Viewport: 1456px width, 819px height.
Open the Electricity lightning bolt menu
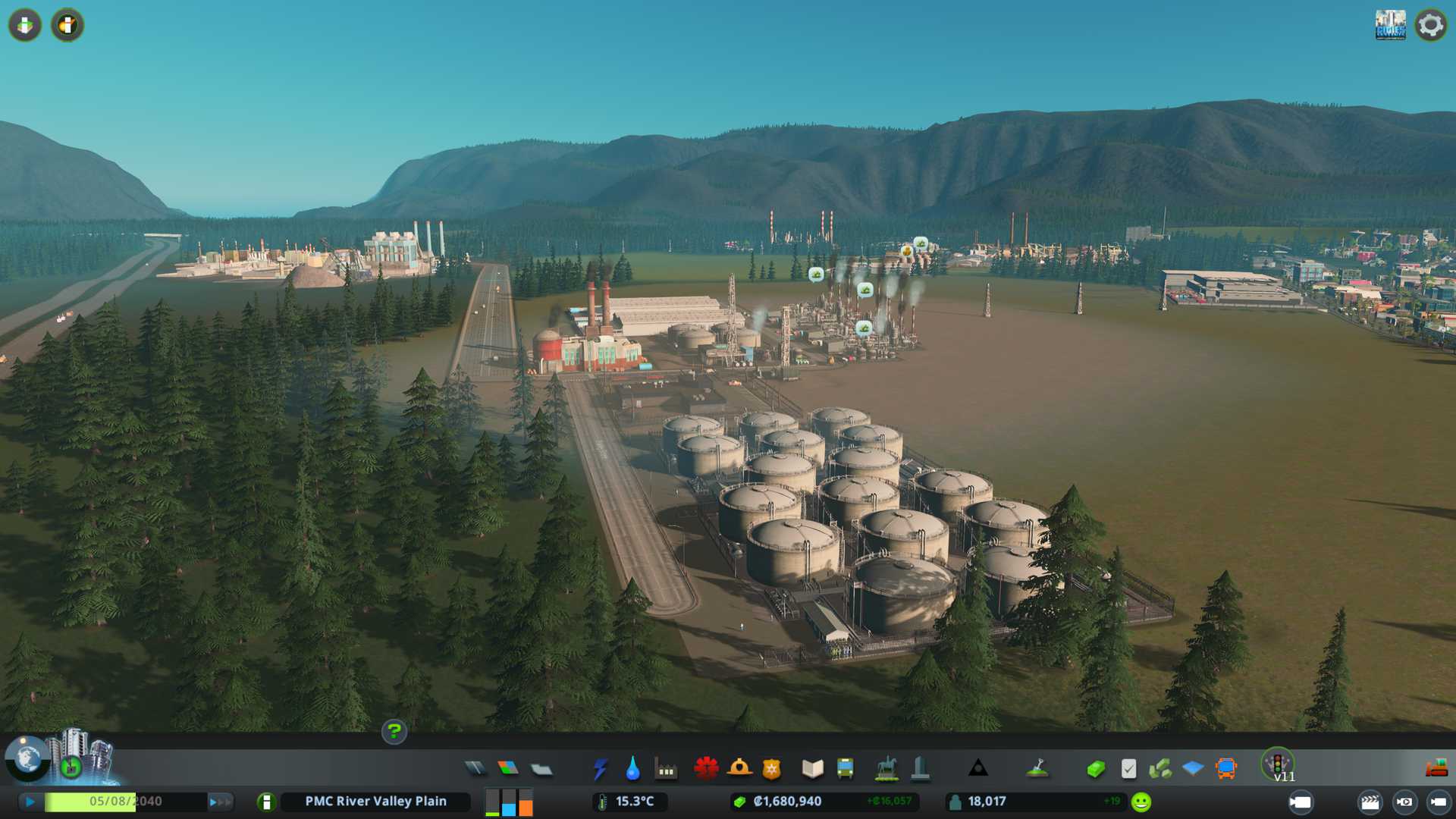[x=601, y=769]
